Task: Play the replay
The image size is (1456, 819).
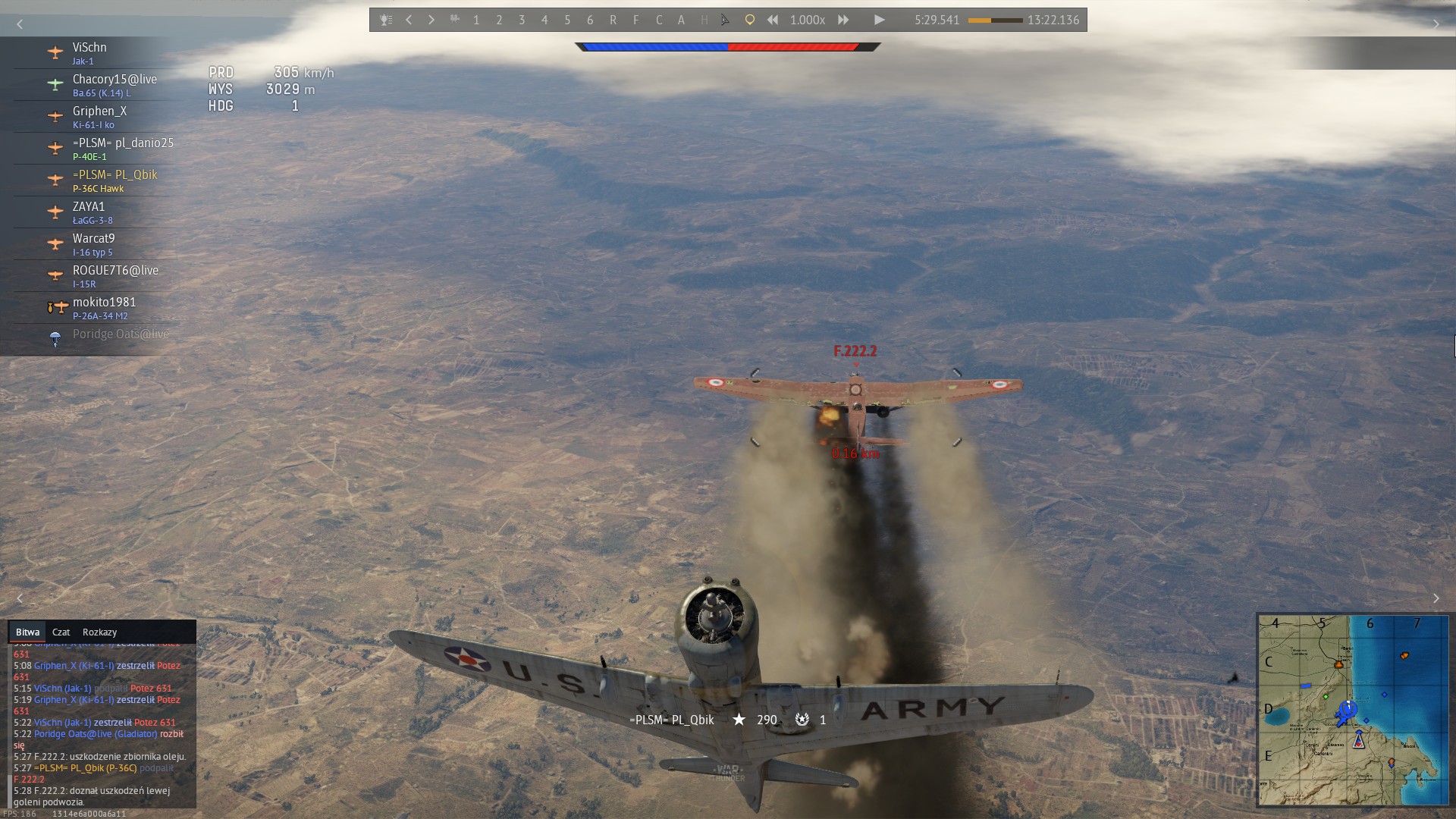Action: (x=879, y=20)
